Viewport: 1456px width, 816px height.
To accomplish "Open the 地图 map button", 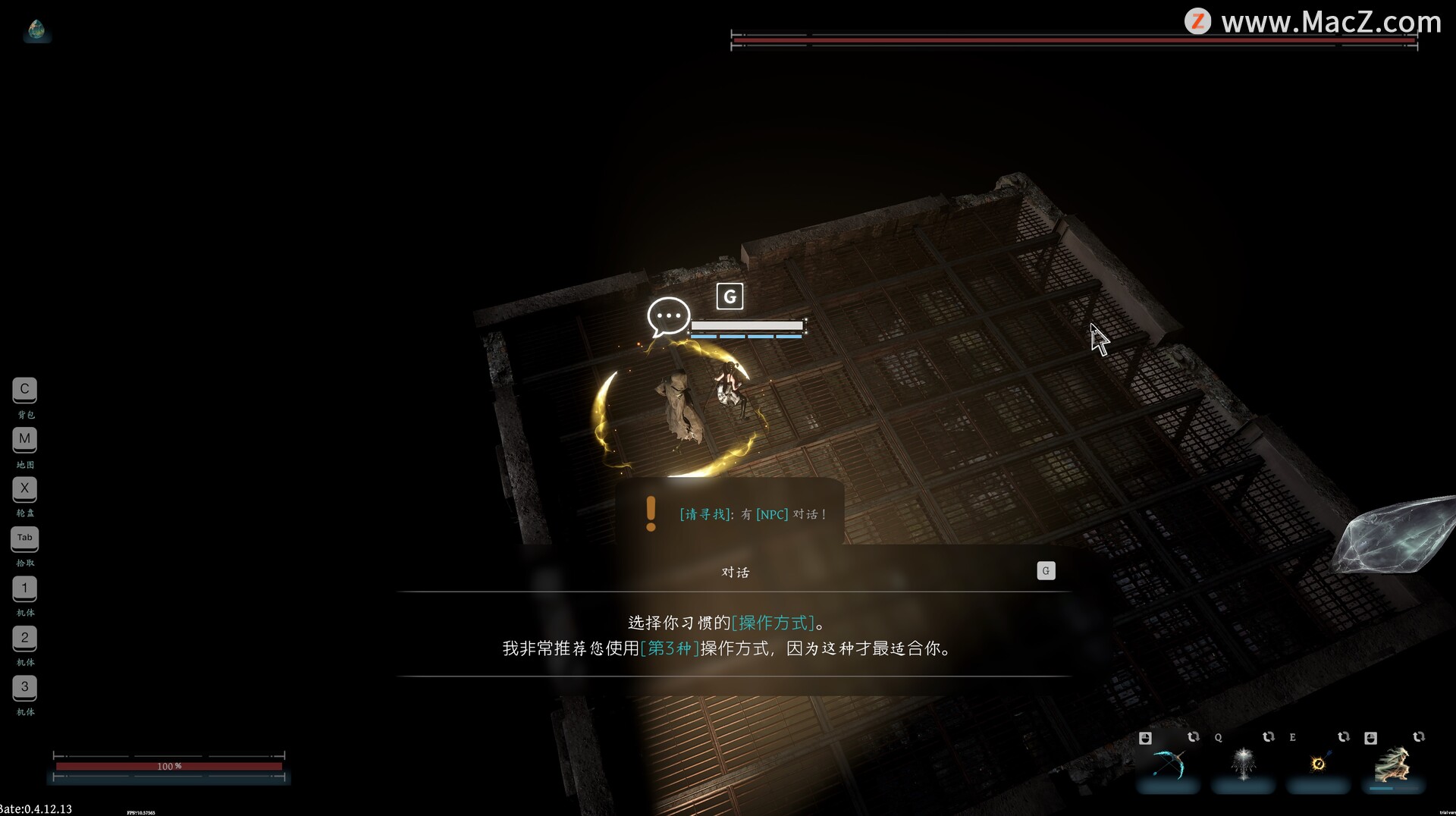I will [24, 439].
